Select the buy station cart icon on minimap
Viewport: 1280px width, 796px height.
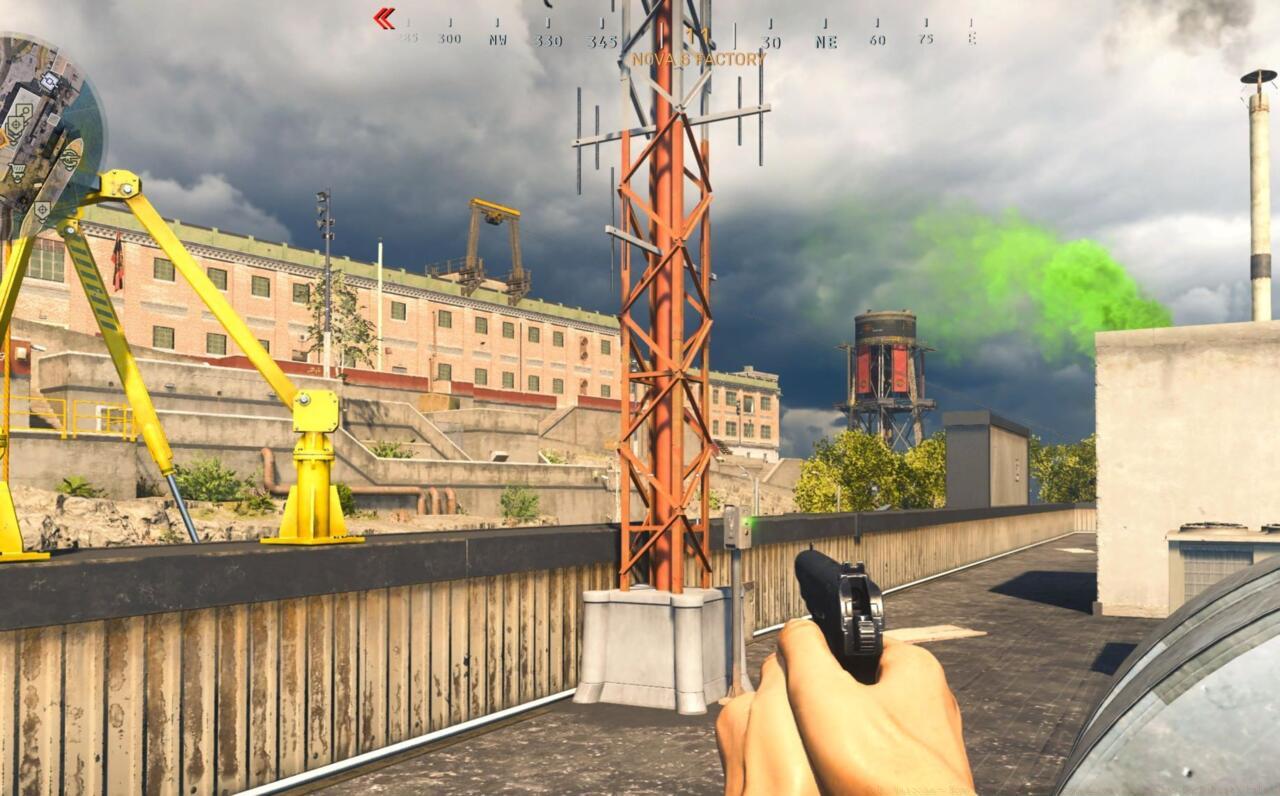(x=17, y=167)
